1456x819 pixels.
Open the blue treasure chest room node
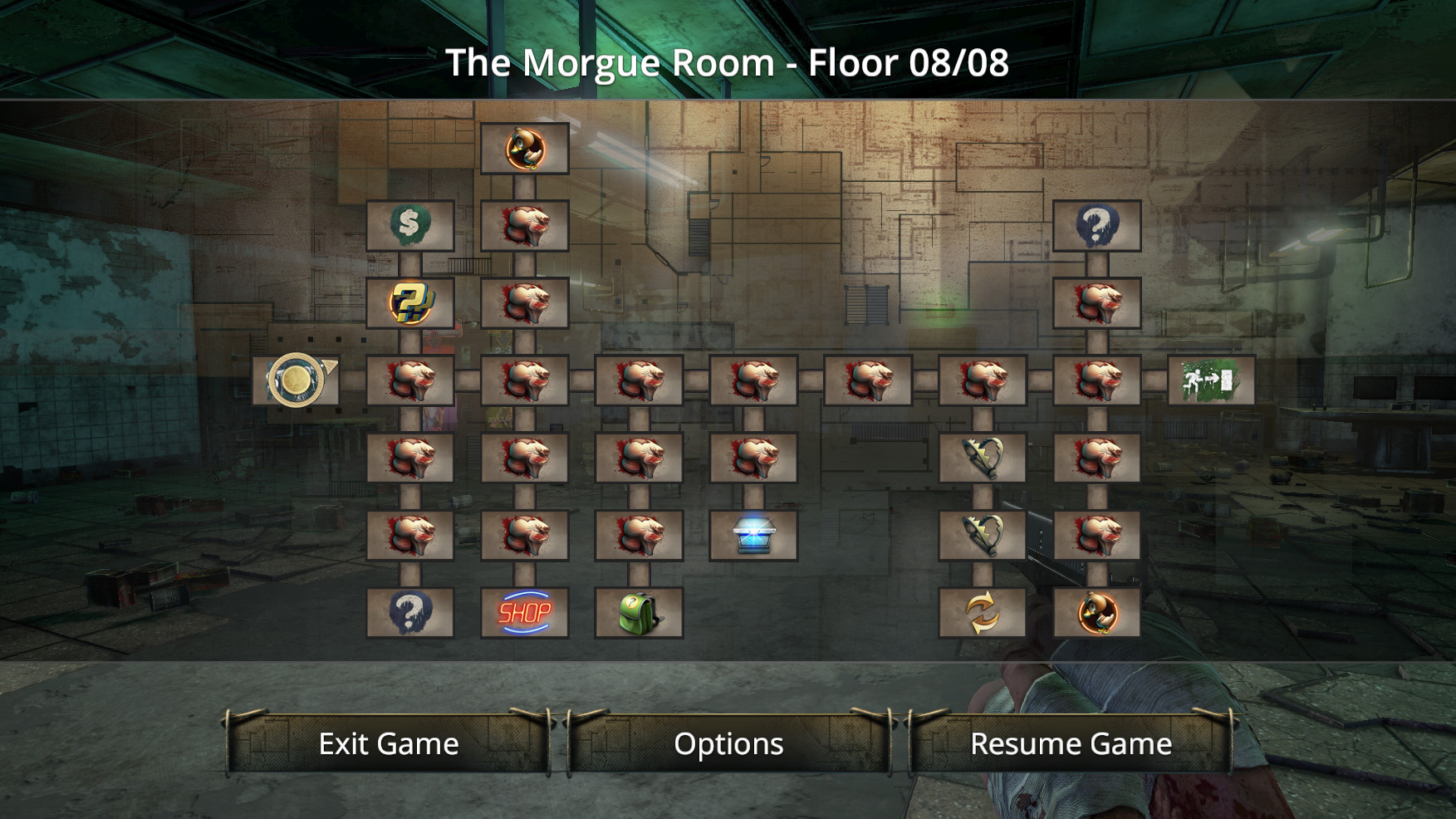tap(754, 537)
